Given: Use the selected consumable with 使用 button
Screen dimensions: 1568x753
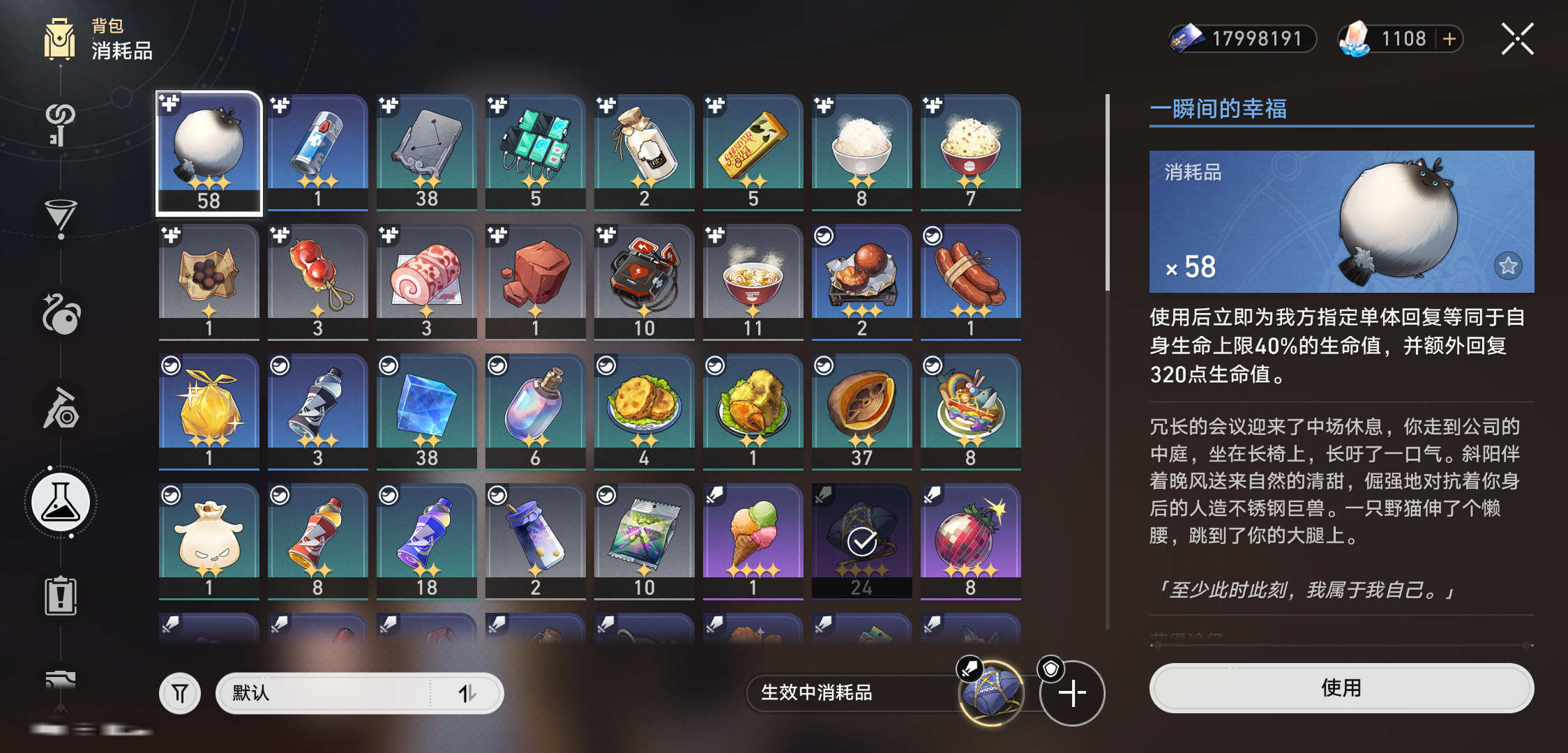Looking at the screenshot, I should click(1341, 688).
